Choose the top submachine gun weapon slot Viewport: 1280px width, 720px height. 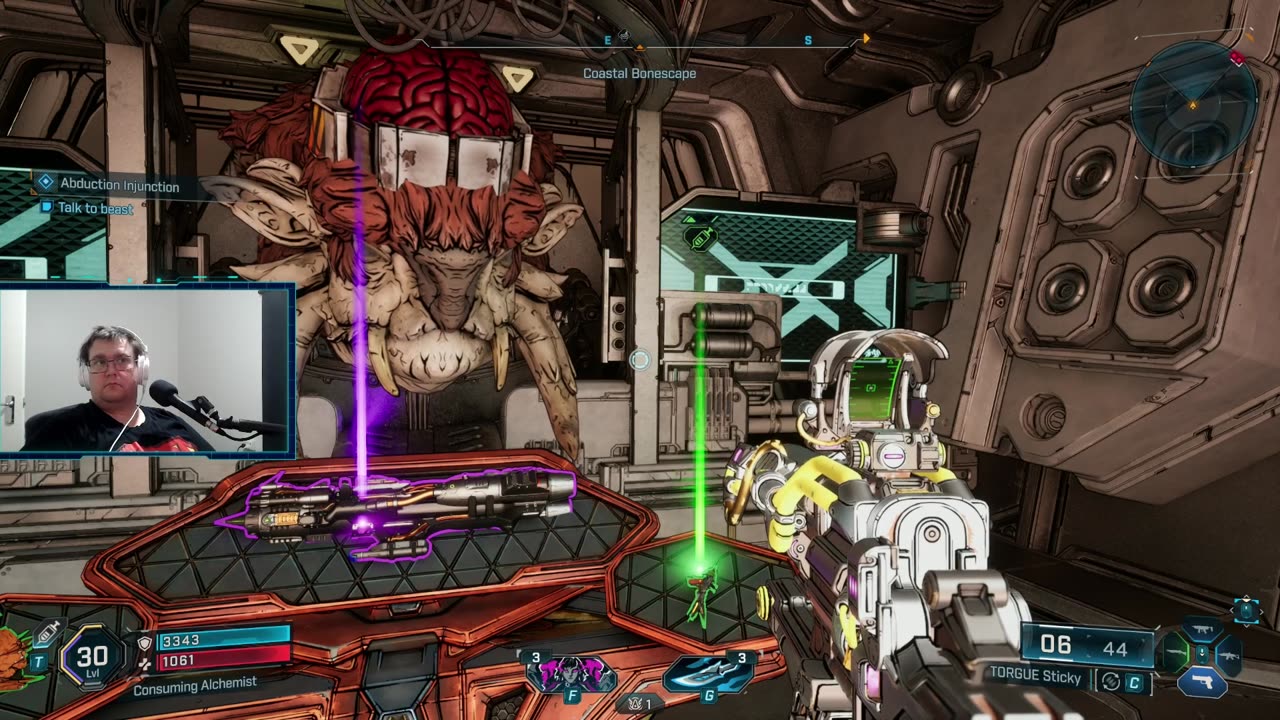(x=1201, y=629)
